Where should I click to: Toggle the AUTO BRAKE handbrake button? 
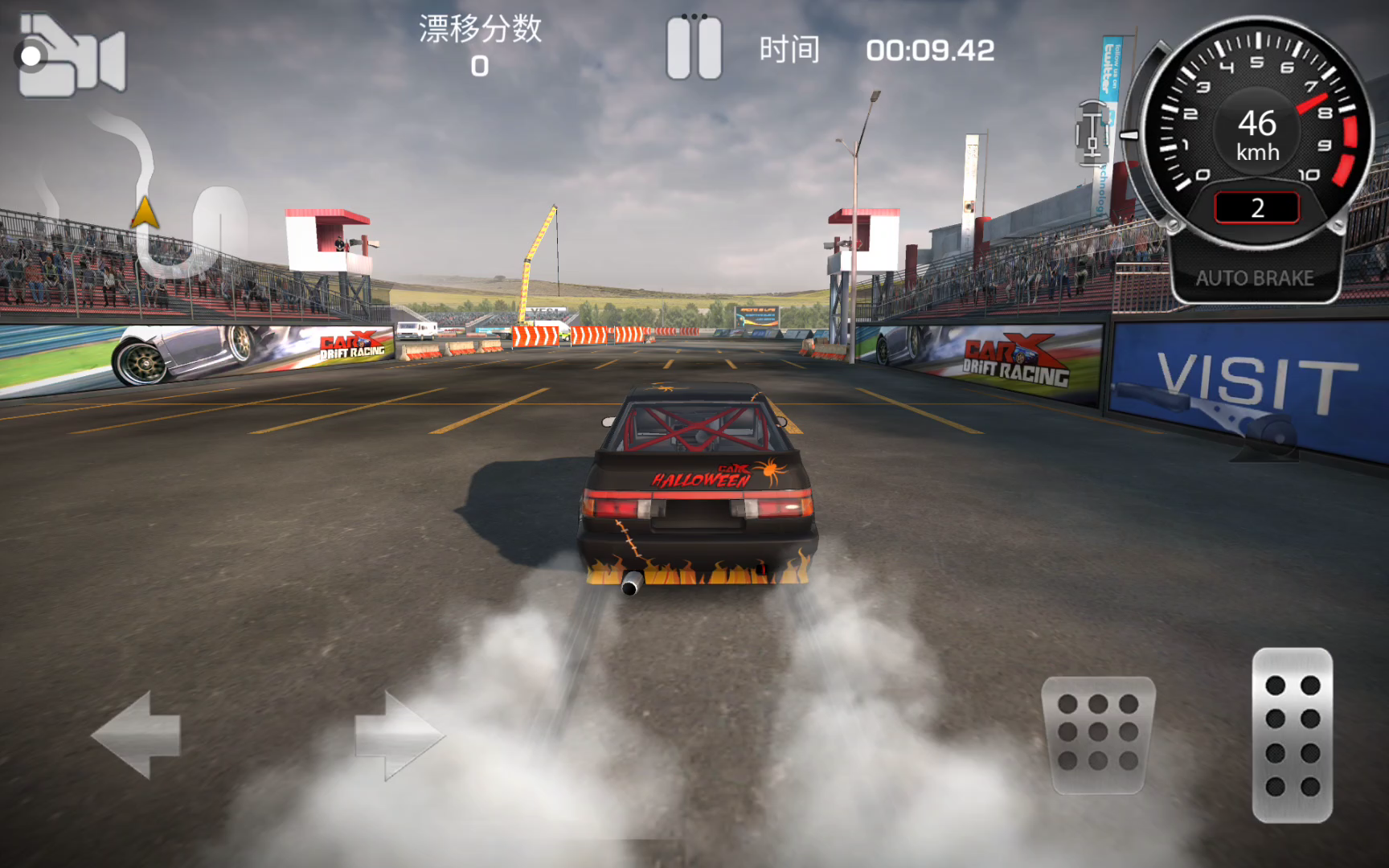[1254, 278]
